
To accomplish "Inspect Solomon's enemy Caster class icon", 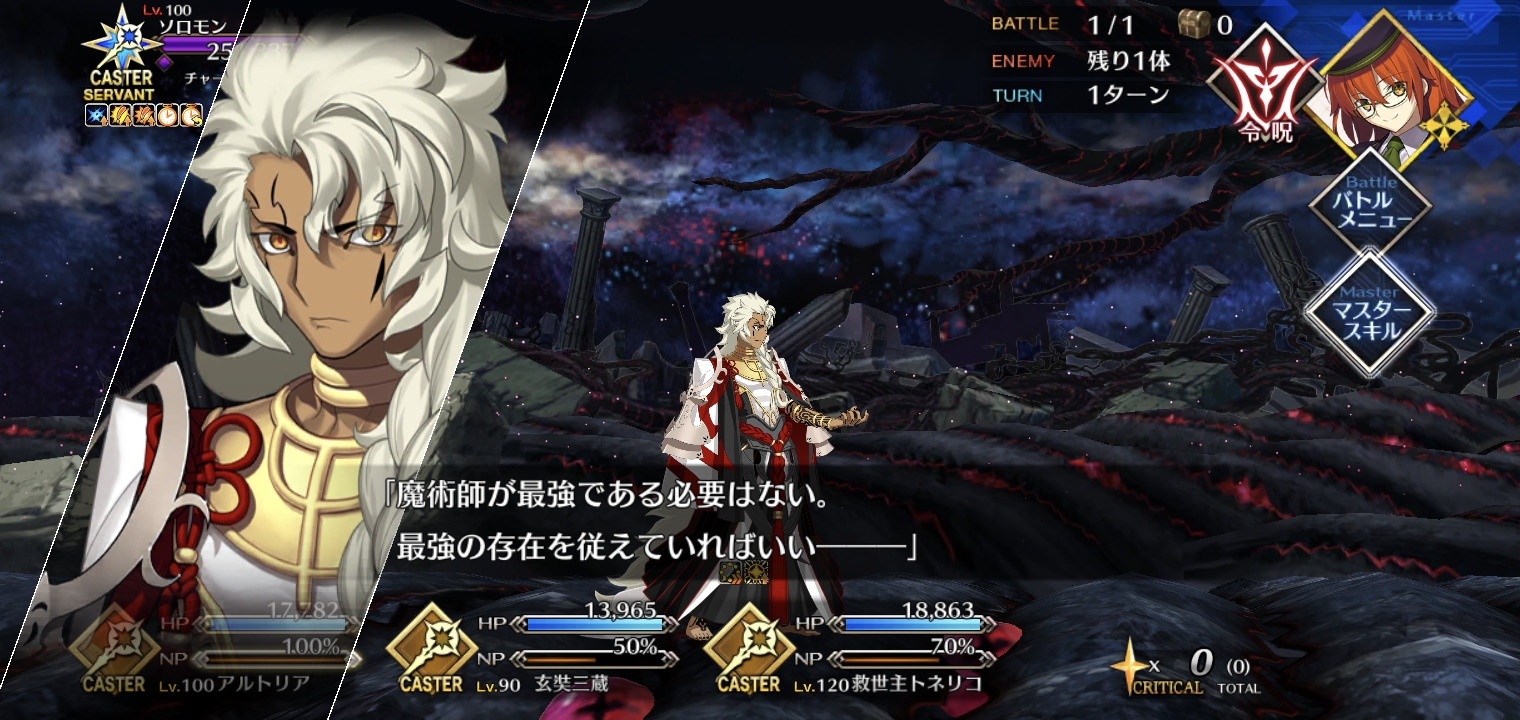I will (120, 45).
